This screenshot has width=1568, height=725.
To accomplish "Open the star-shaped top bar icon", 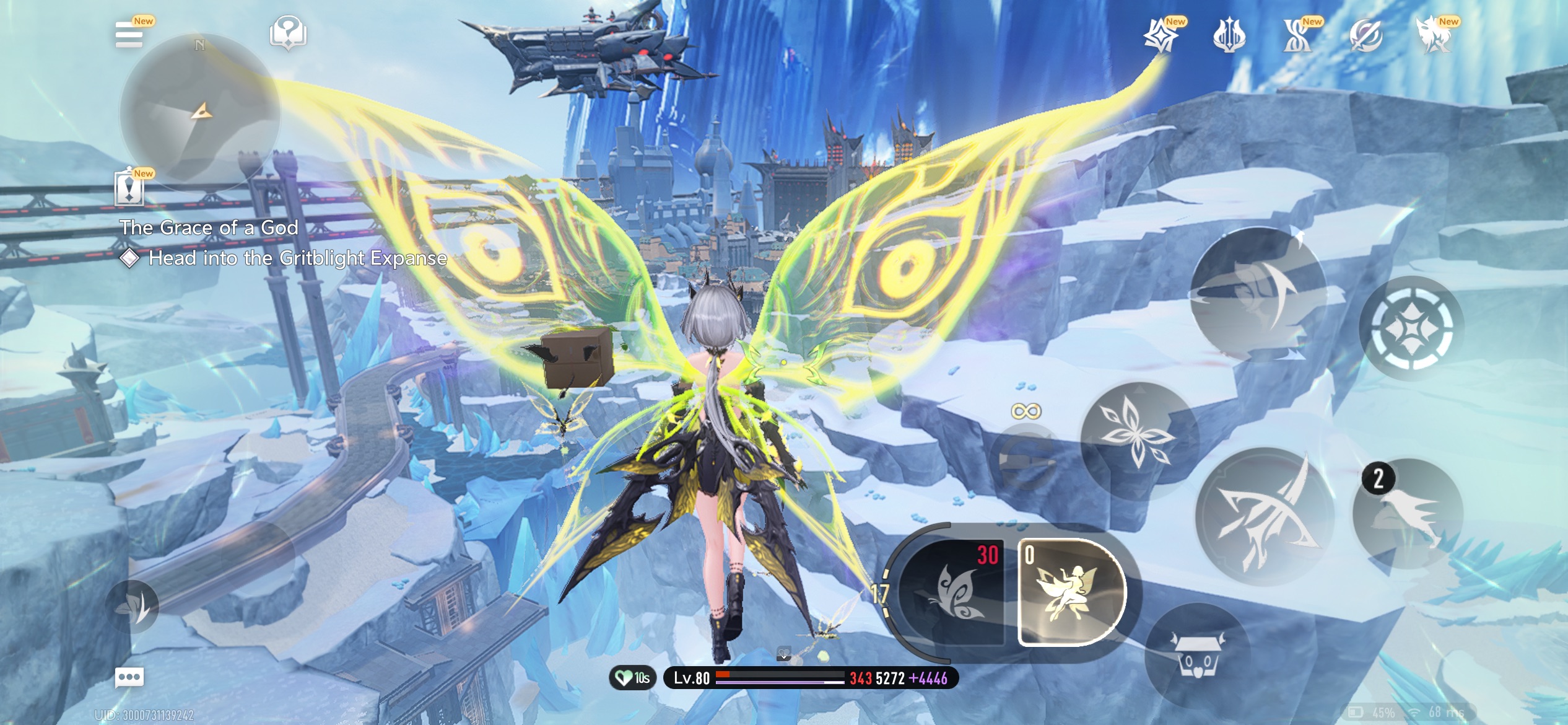I will (x=1160, y=35).
